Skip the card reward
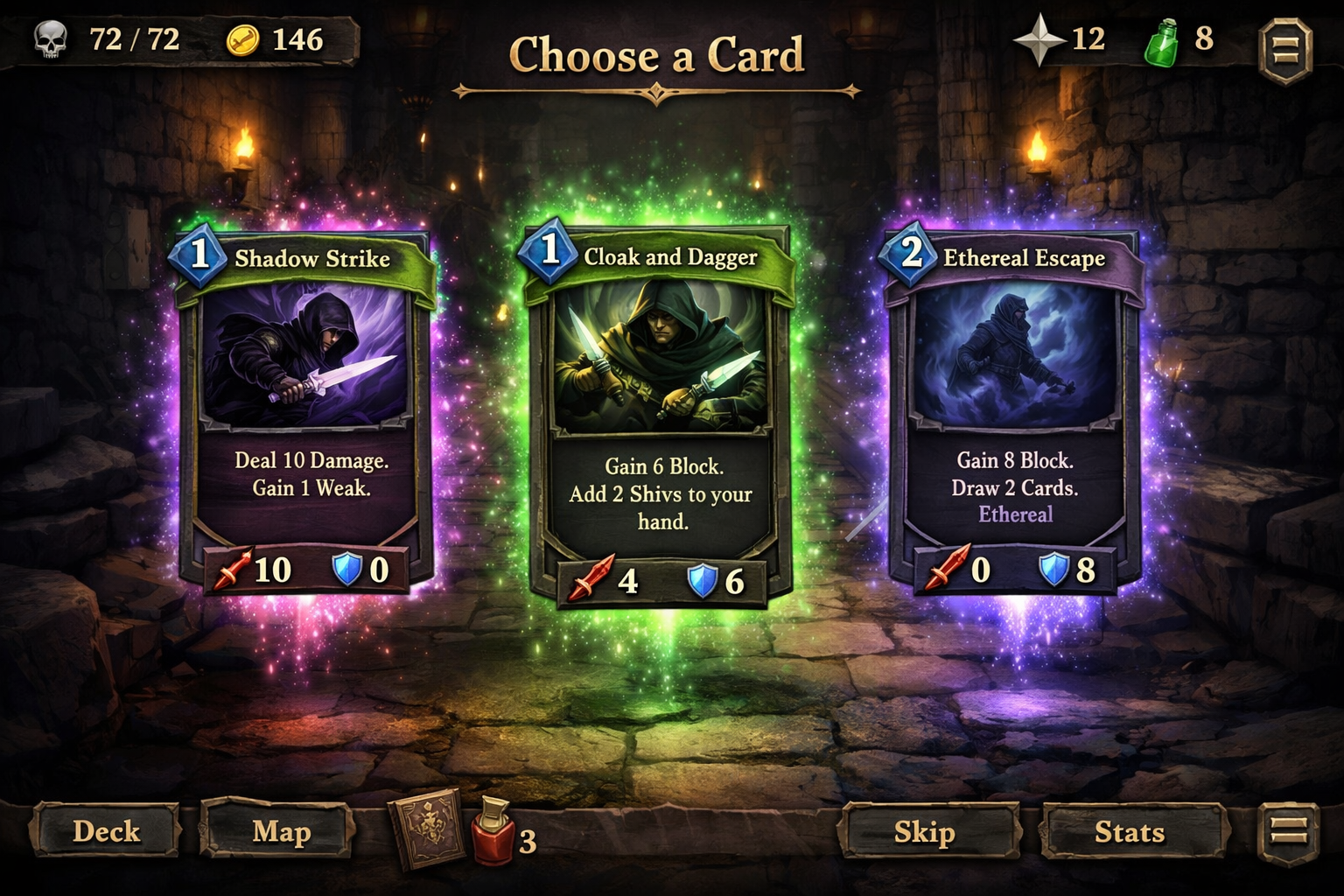The width and height of the screenshot is (1344, 896). pyautogui.click(x=929, y=832)
